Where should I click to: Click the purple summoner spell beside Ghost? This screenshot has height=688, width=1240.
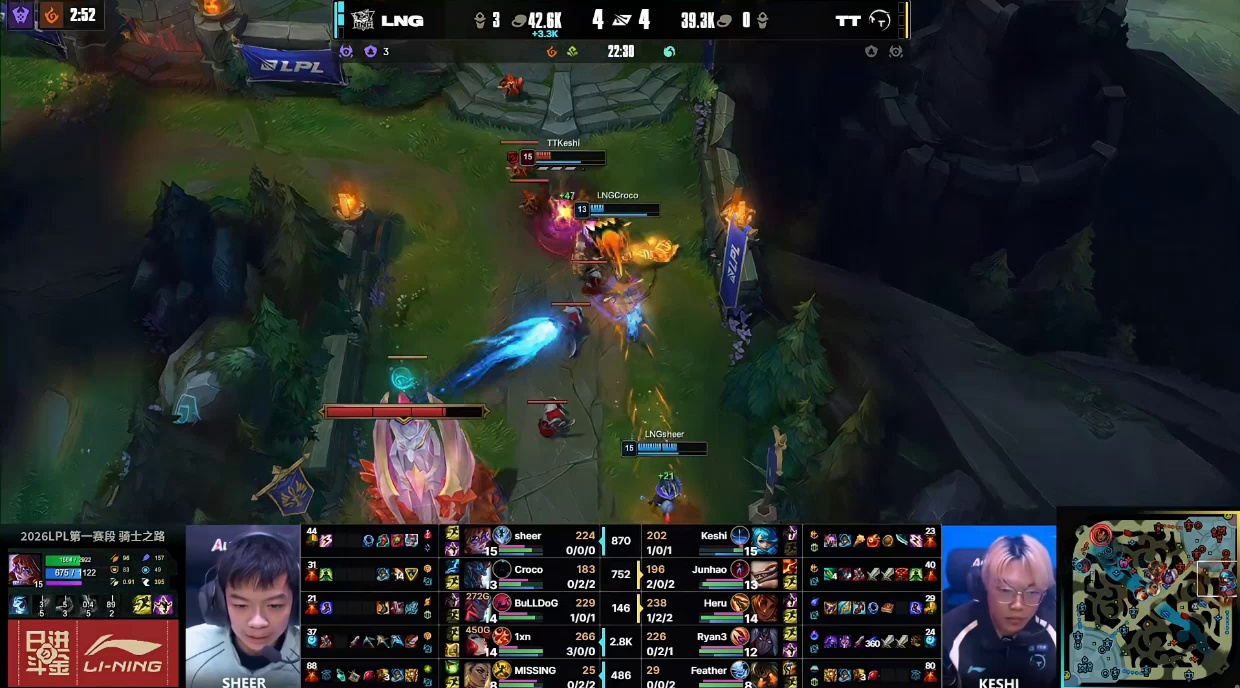click(x=163, y=605)
